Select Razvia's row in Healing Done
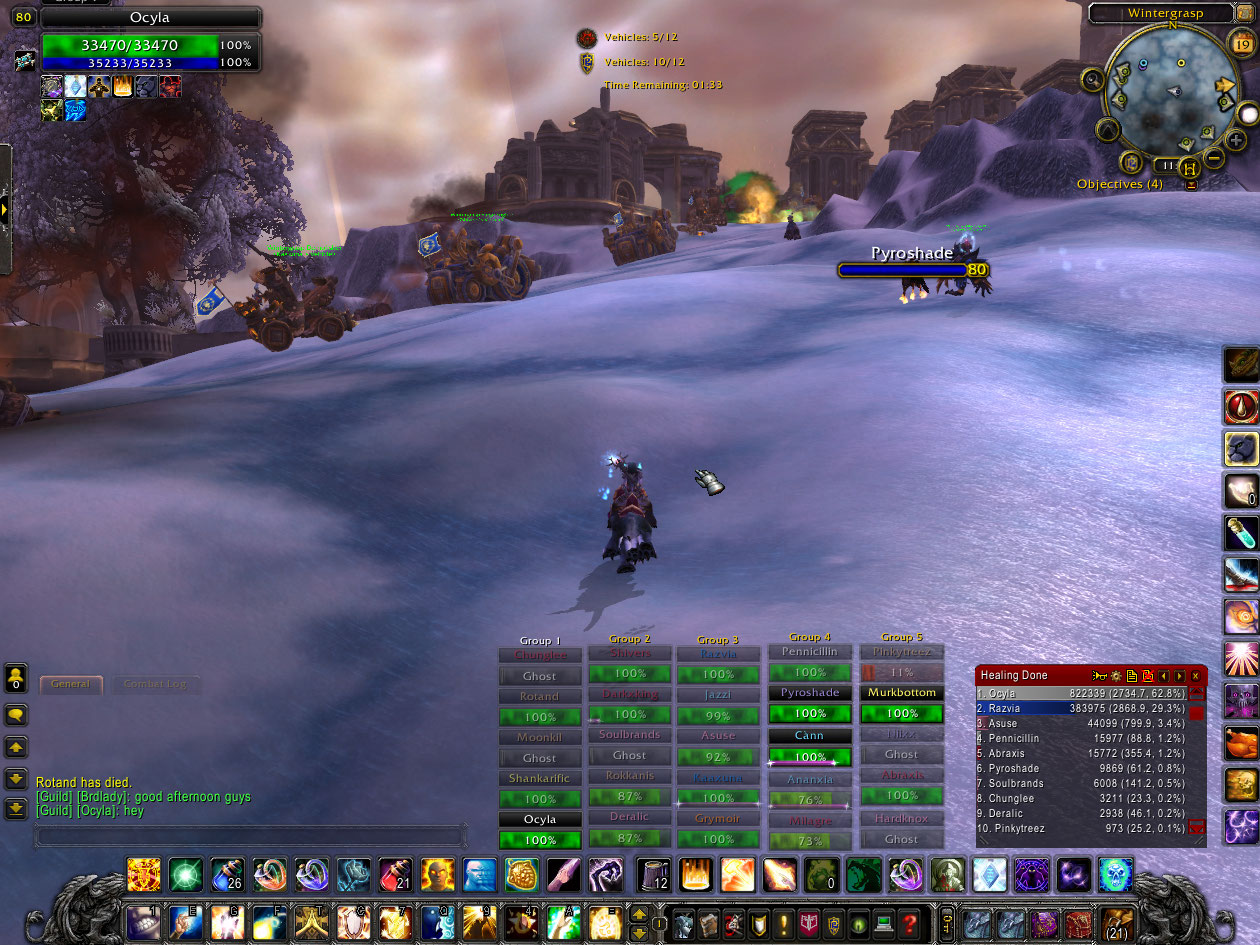Screen dimensions: 1260x945 tap(1080, 708)
